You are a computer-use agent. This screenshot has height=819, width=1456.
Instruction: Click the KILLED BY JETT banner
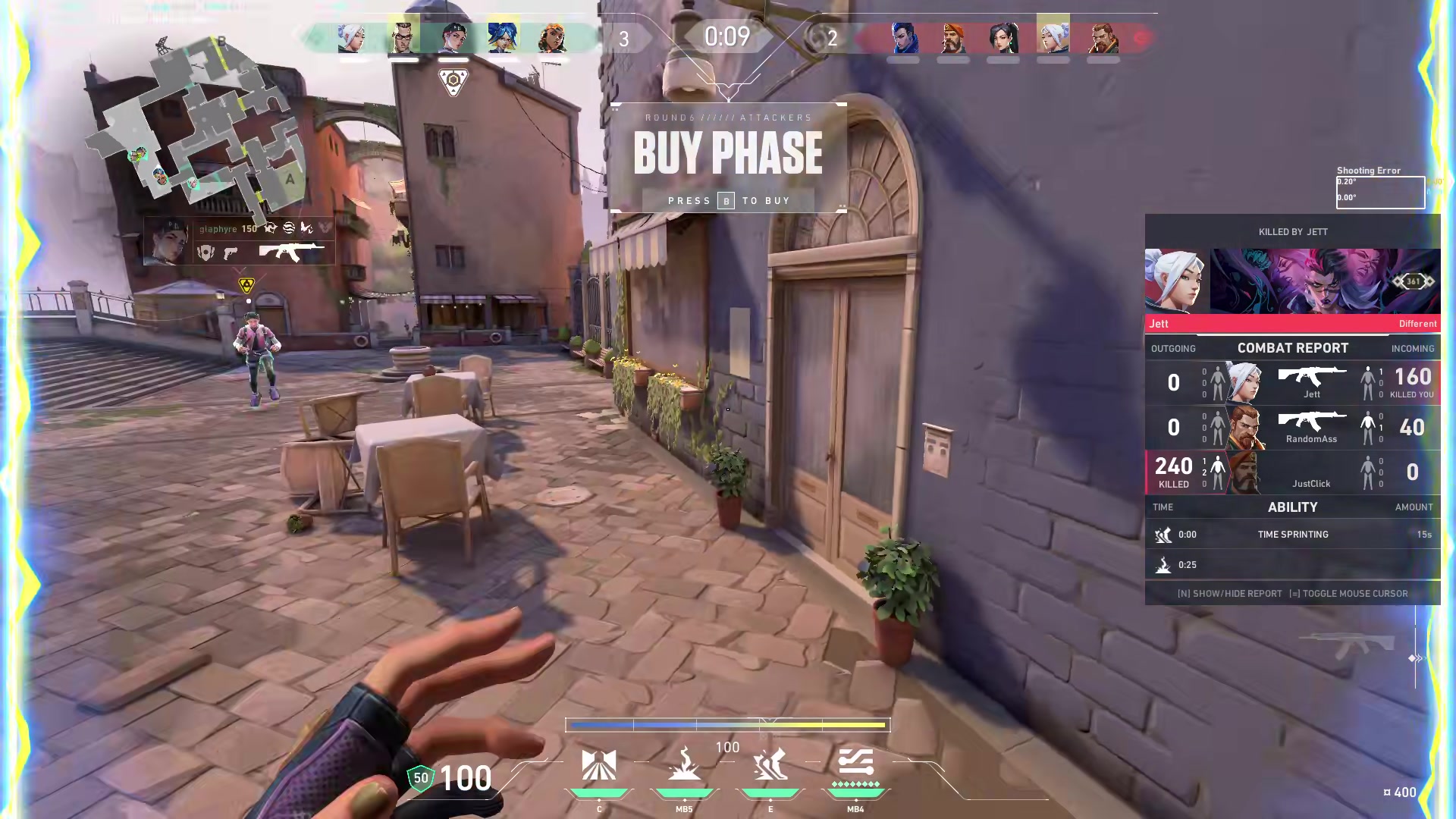tap(1292, 232)
